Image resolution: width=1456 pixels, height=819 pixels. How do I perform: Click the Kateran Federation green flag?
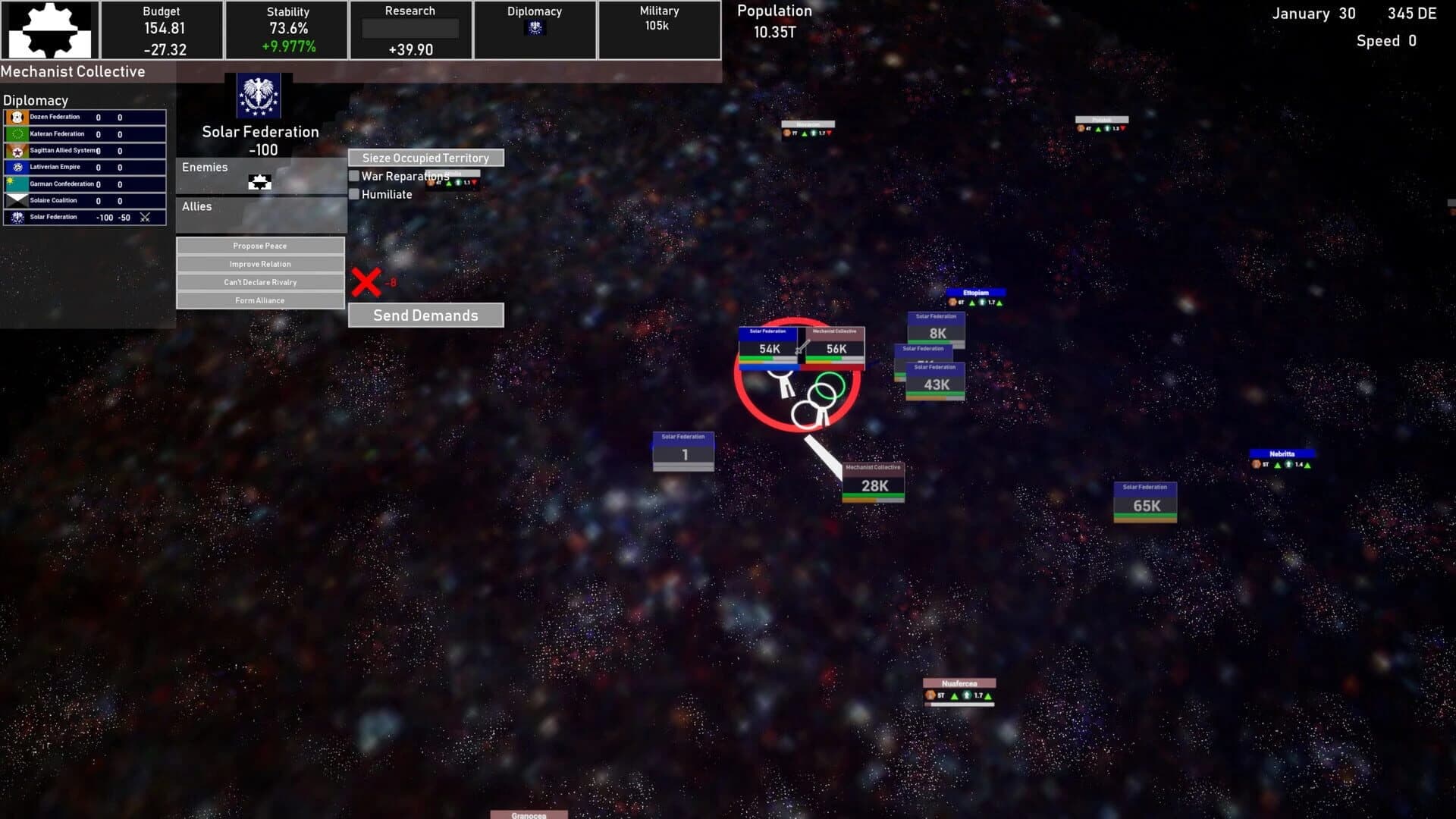pos(17,133)
